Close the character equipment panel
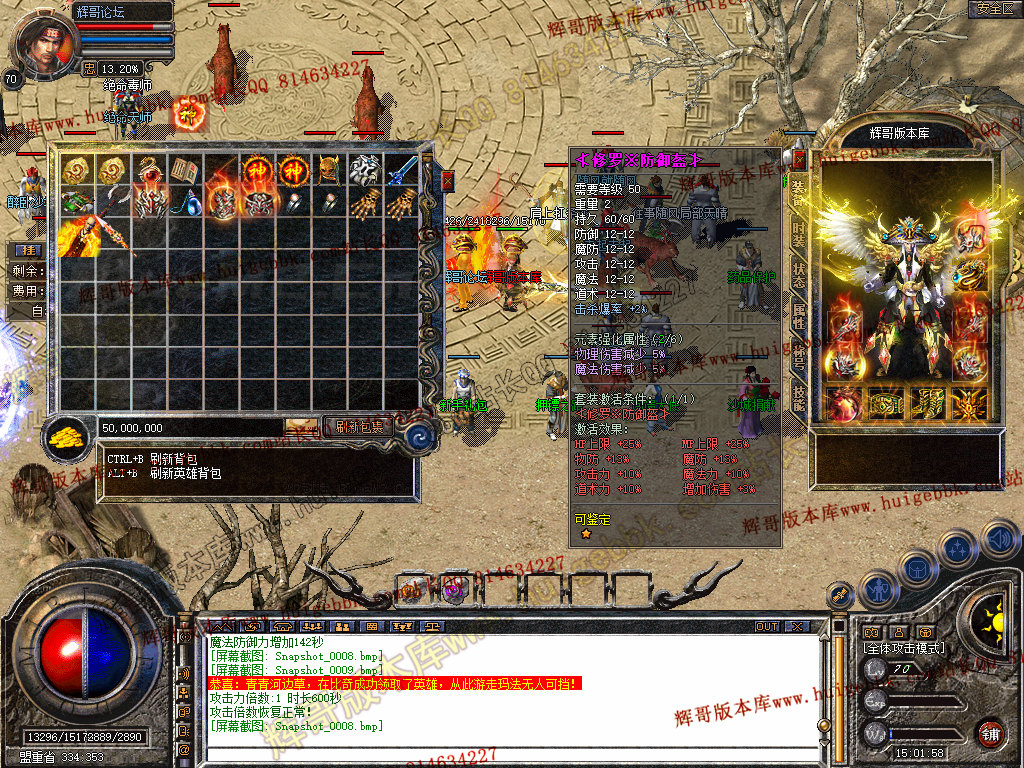This screenshot has height=768, width=1024. click(x=799, y=159)
